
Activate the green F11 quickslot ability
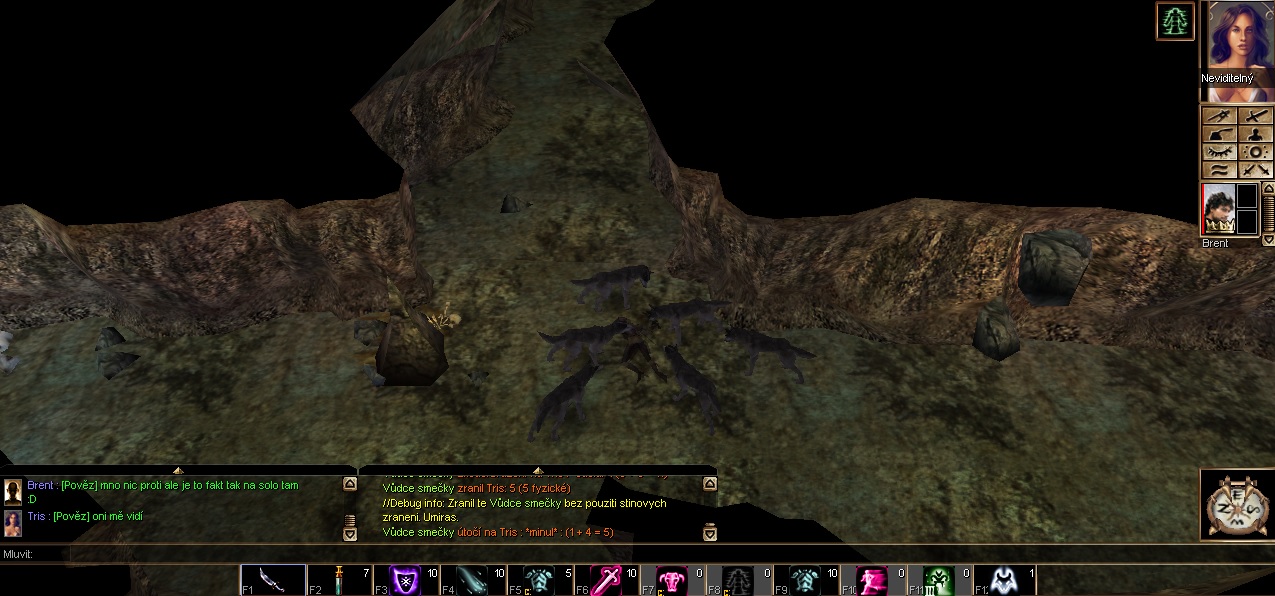940,580
